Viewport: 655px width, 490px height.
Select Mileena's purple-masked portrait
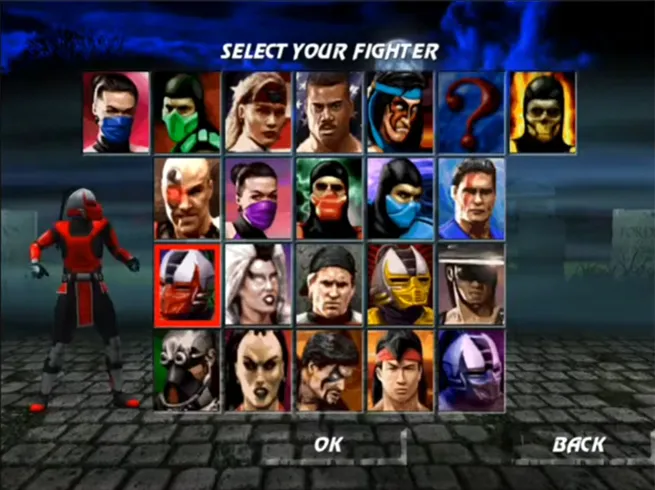point(258,197)
